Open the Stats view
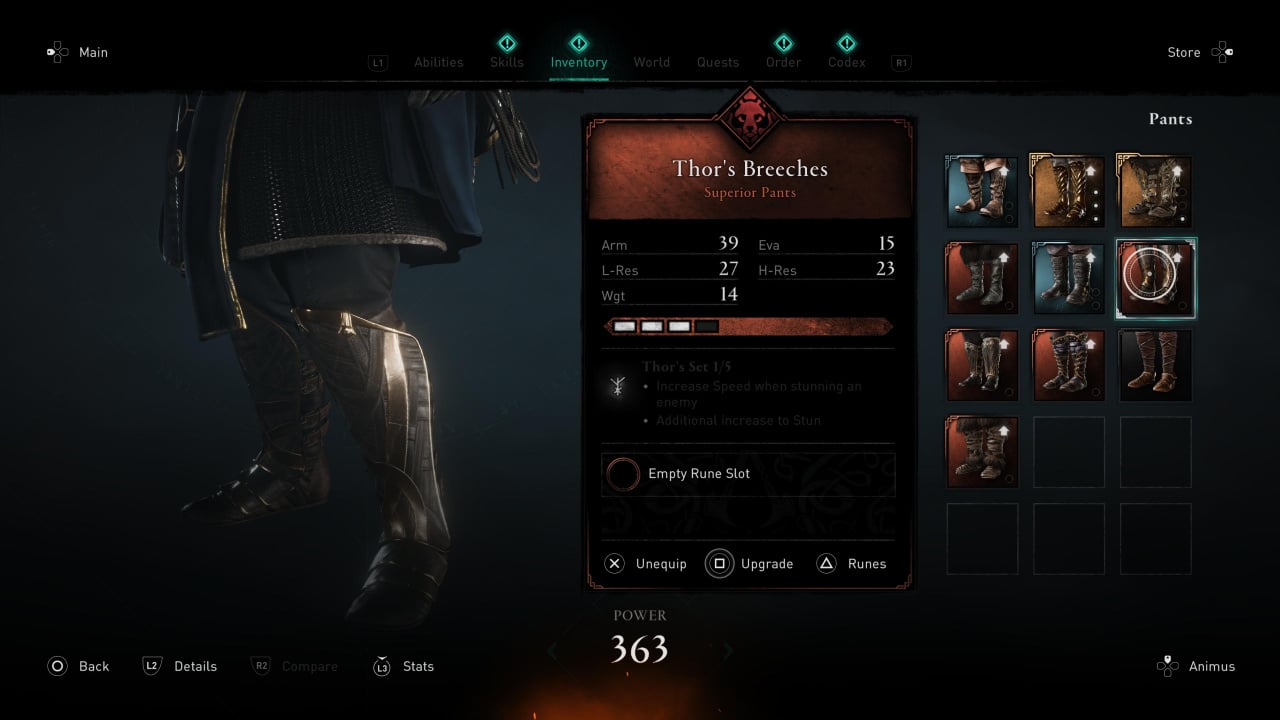Image resolution: width=1280 pixels, height=720 pixels. [x=403, y=666]
